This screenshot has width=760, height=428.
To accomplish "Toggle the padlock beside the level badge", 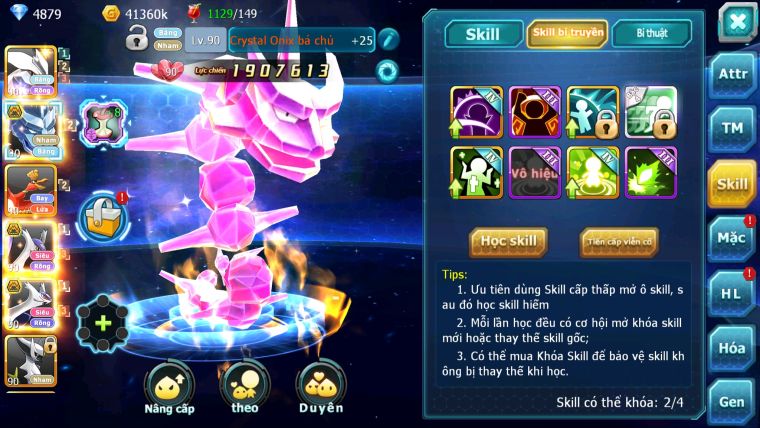I will tap(138, 39).
